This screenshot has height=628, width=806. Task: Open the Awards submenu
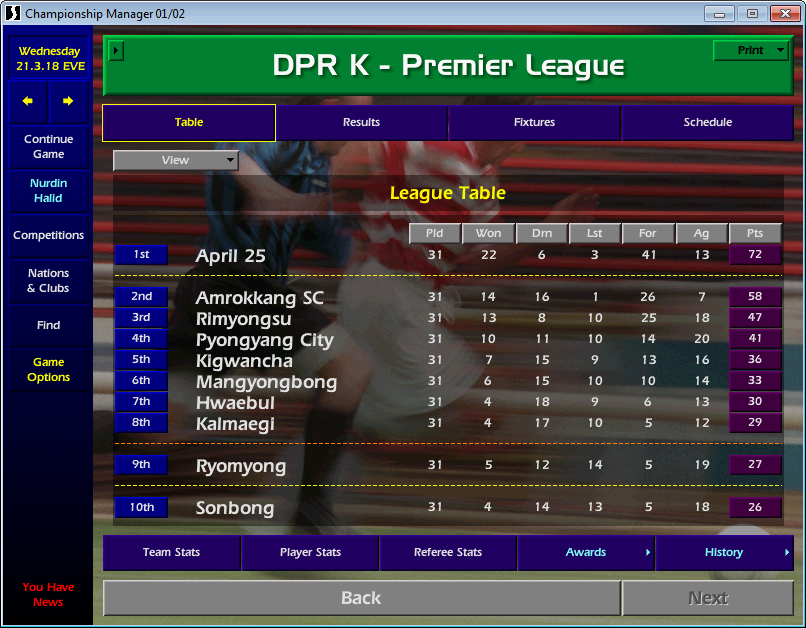coord(586,552)
